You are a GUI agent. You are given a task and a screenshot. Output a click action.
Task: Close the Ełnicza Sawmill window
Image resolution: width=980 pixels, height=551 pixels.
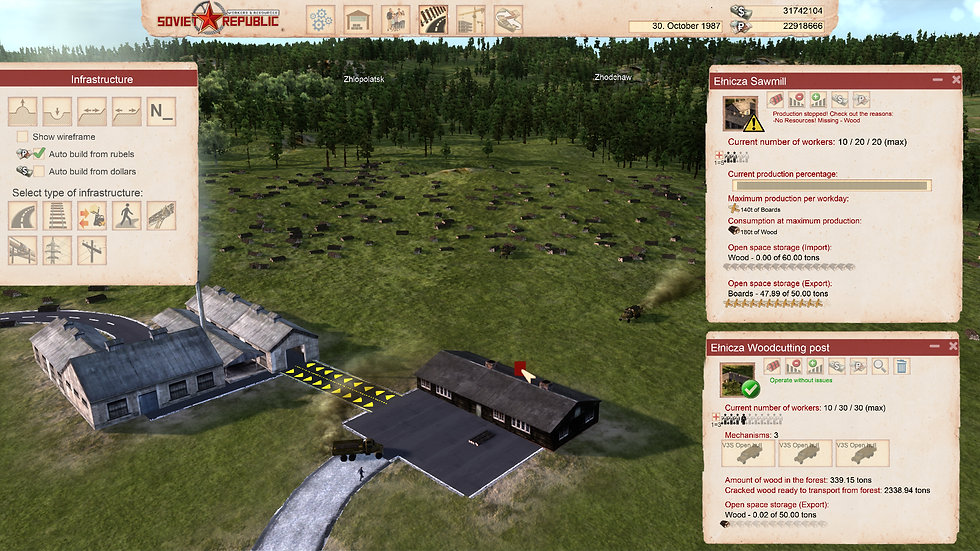click(x=954, y=79)
